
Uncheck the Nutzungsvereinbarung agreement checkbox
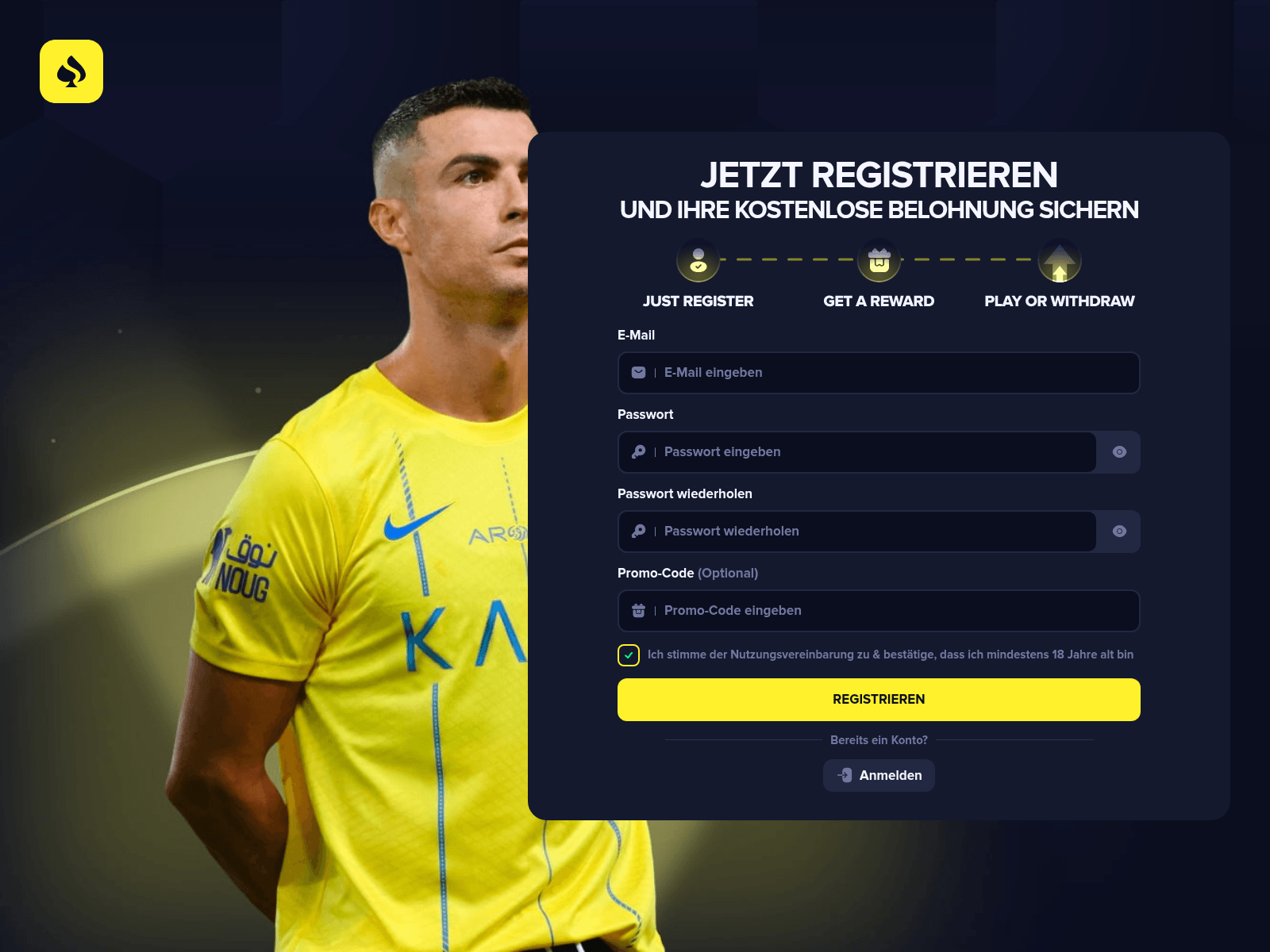pyautogui.click(x=628, y=655)
